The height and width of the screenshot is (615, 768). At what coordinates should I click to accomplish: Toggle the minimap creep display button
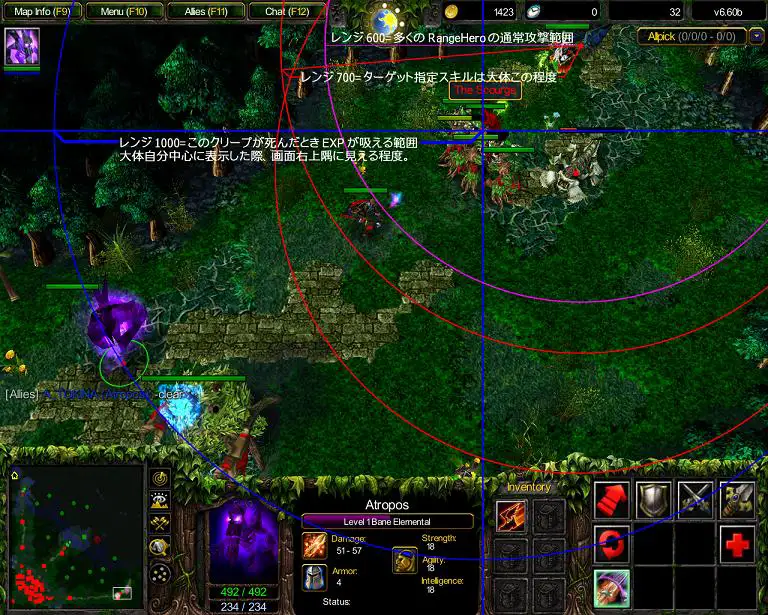[160, 548]
